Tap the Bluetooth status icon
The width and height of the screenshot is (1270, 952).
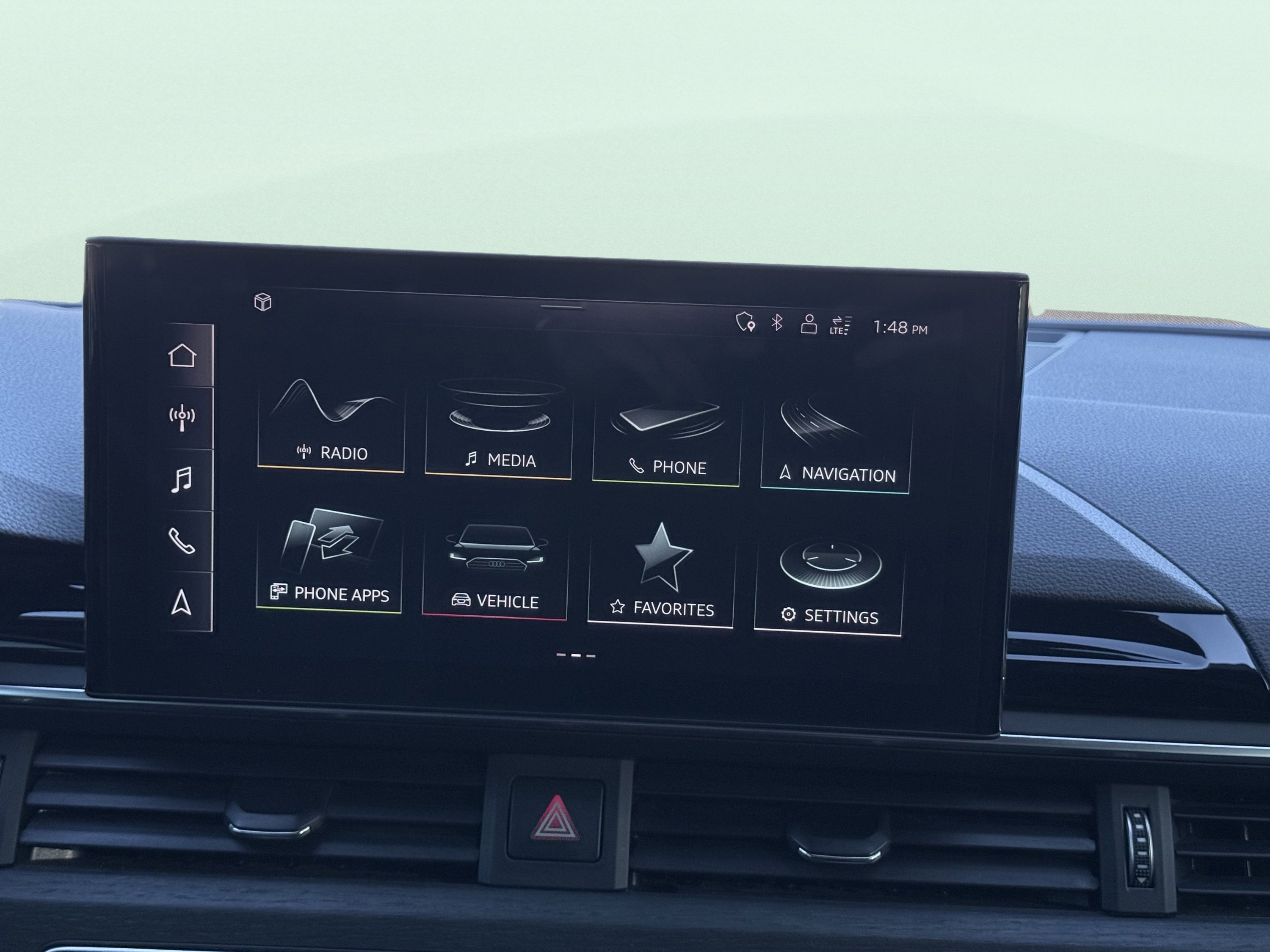[x=777, y=323]
